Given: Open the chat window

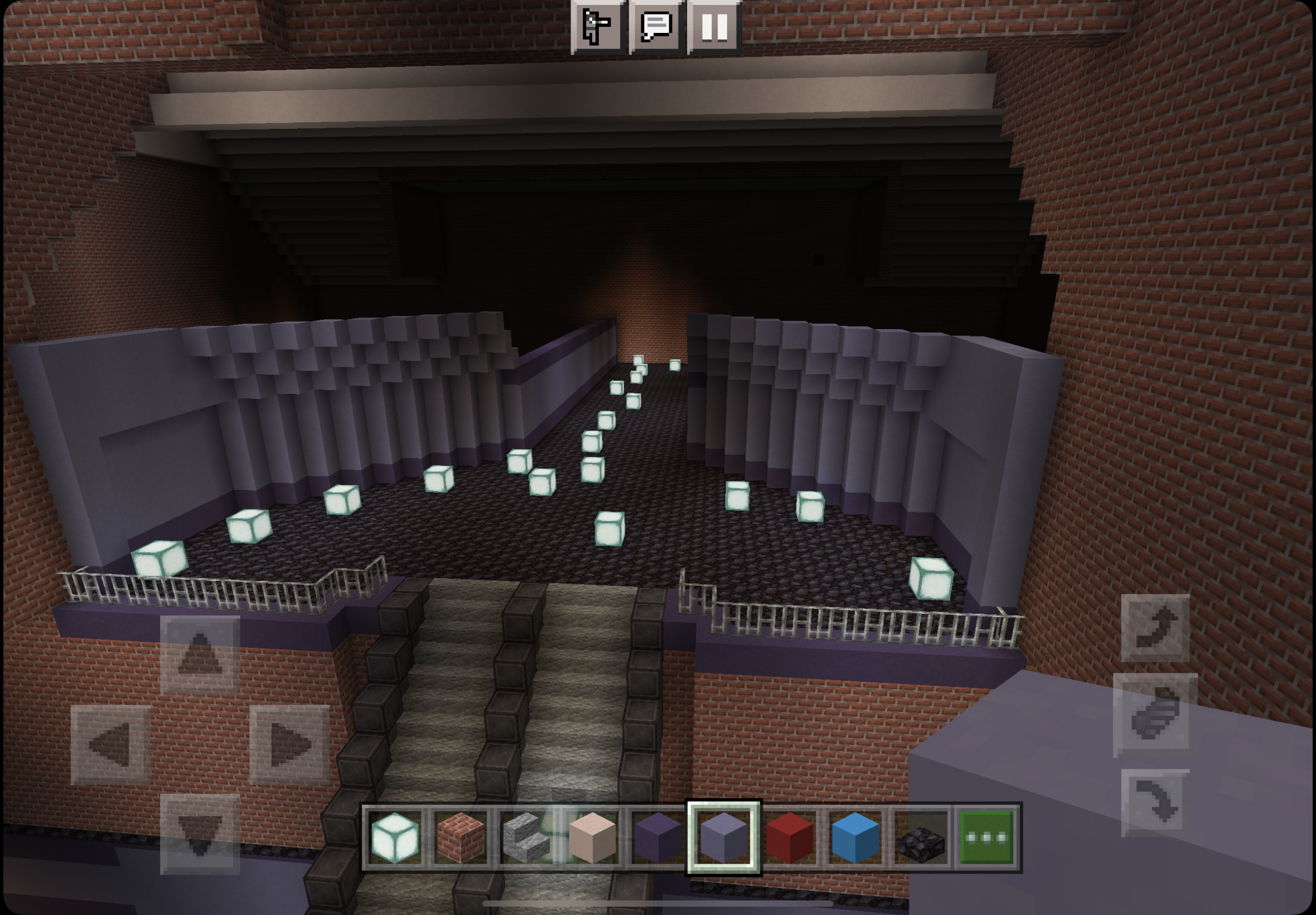Looking at the screenshot, I should click(656, 26).
